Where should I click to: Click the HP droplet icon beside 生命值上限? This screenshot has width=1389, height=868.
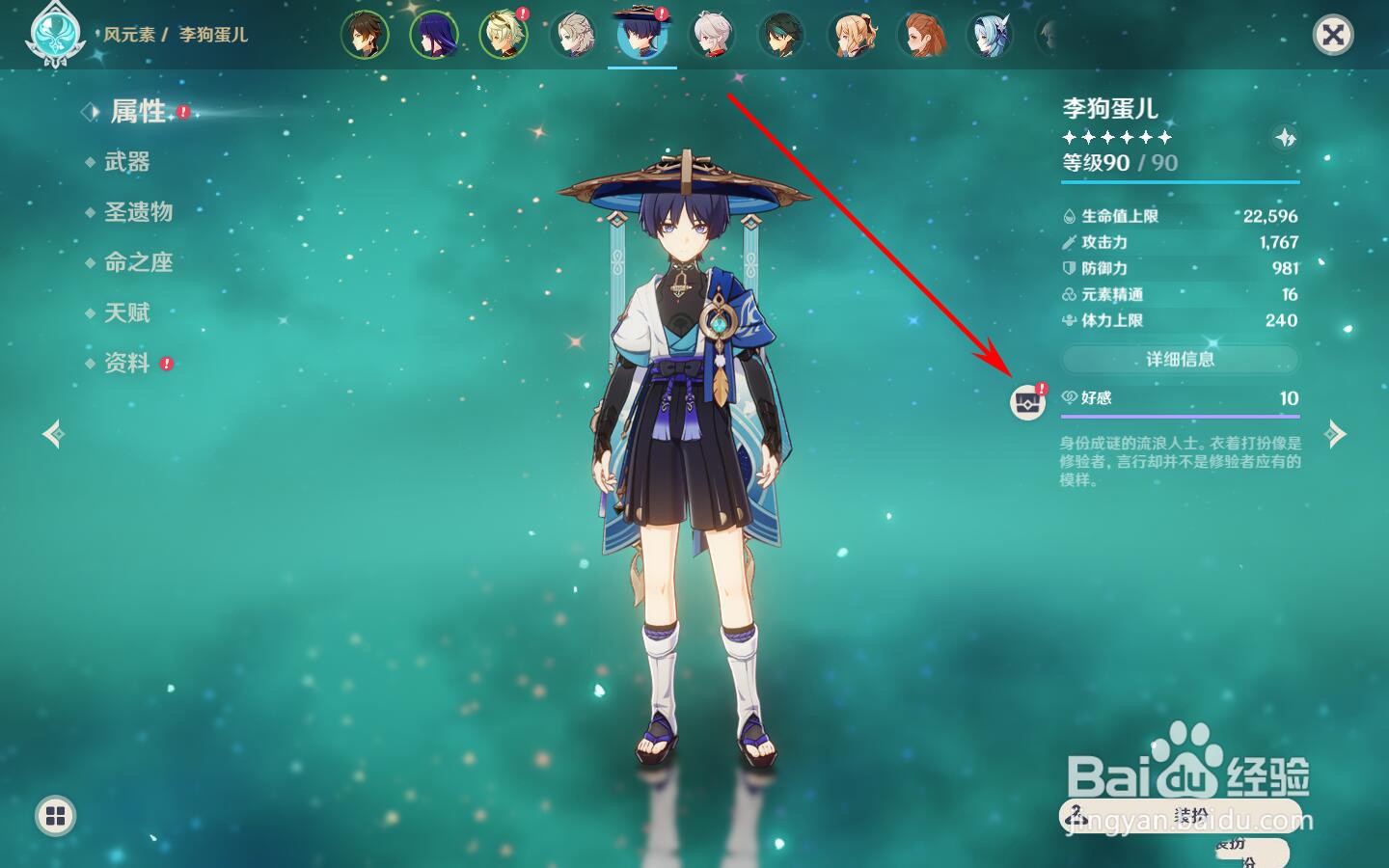[1069, 217]
